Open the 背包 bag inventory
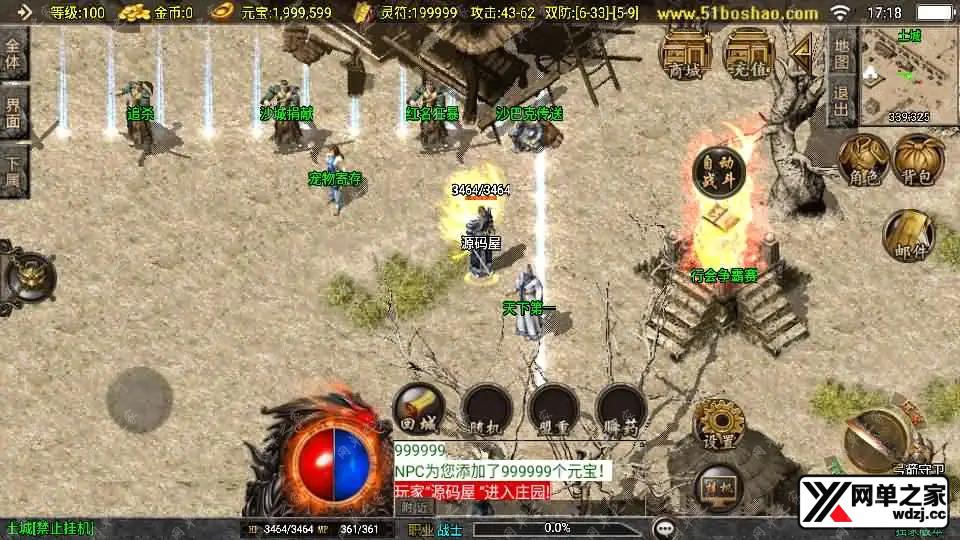Image resolution: width=960 pixels, height=540 pixels. 917,160
